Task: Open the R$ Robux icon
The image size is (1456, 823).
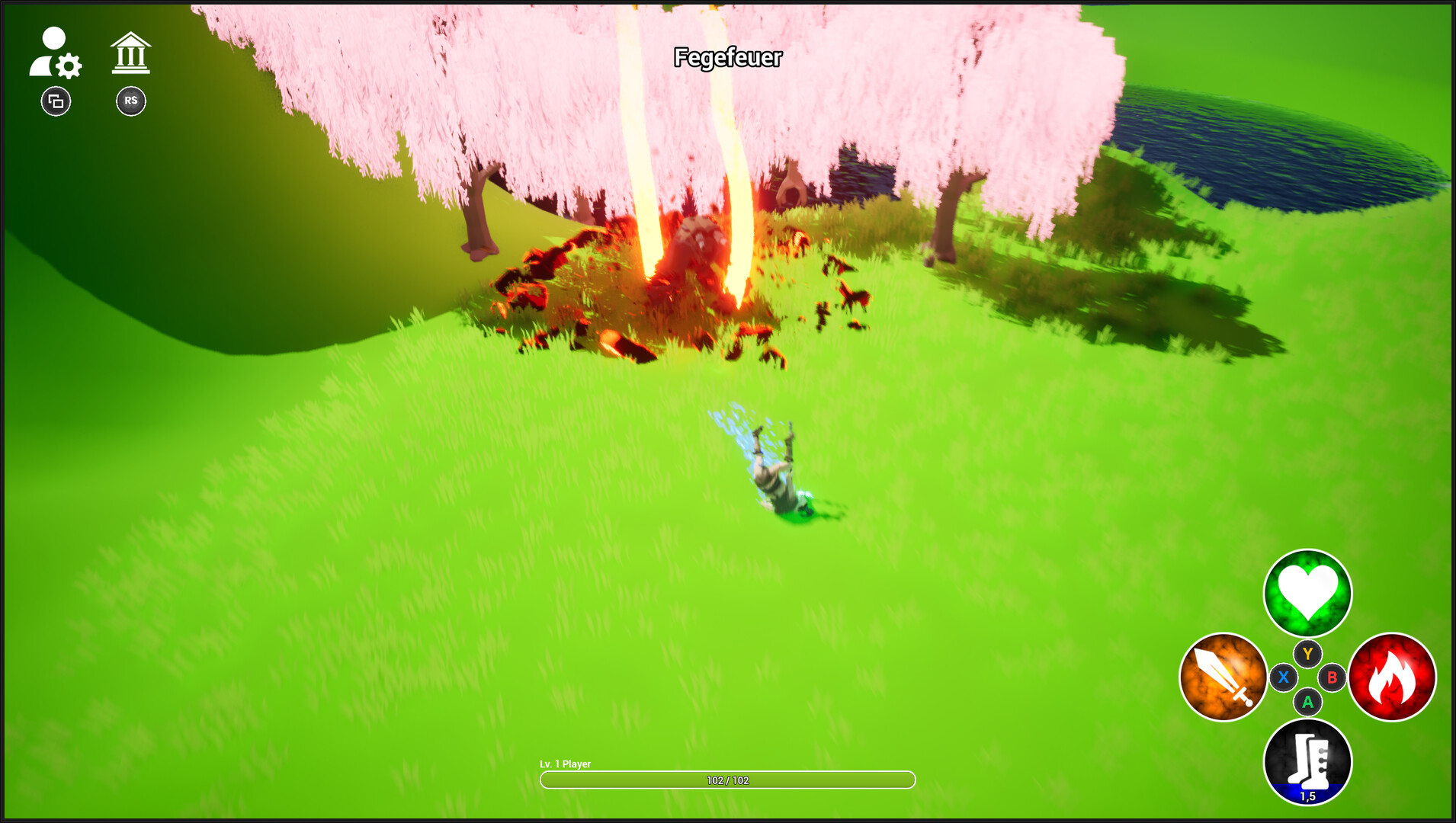Action: click(x=130, y=101)
